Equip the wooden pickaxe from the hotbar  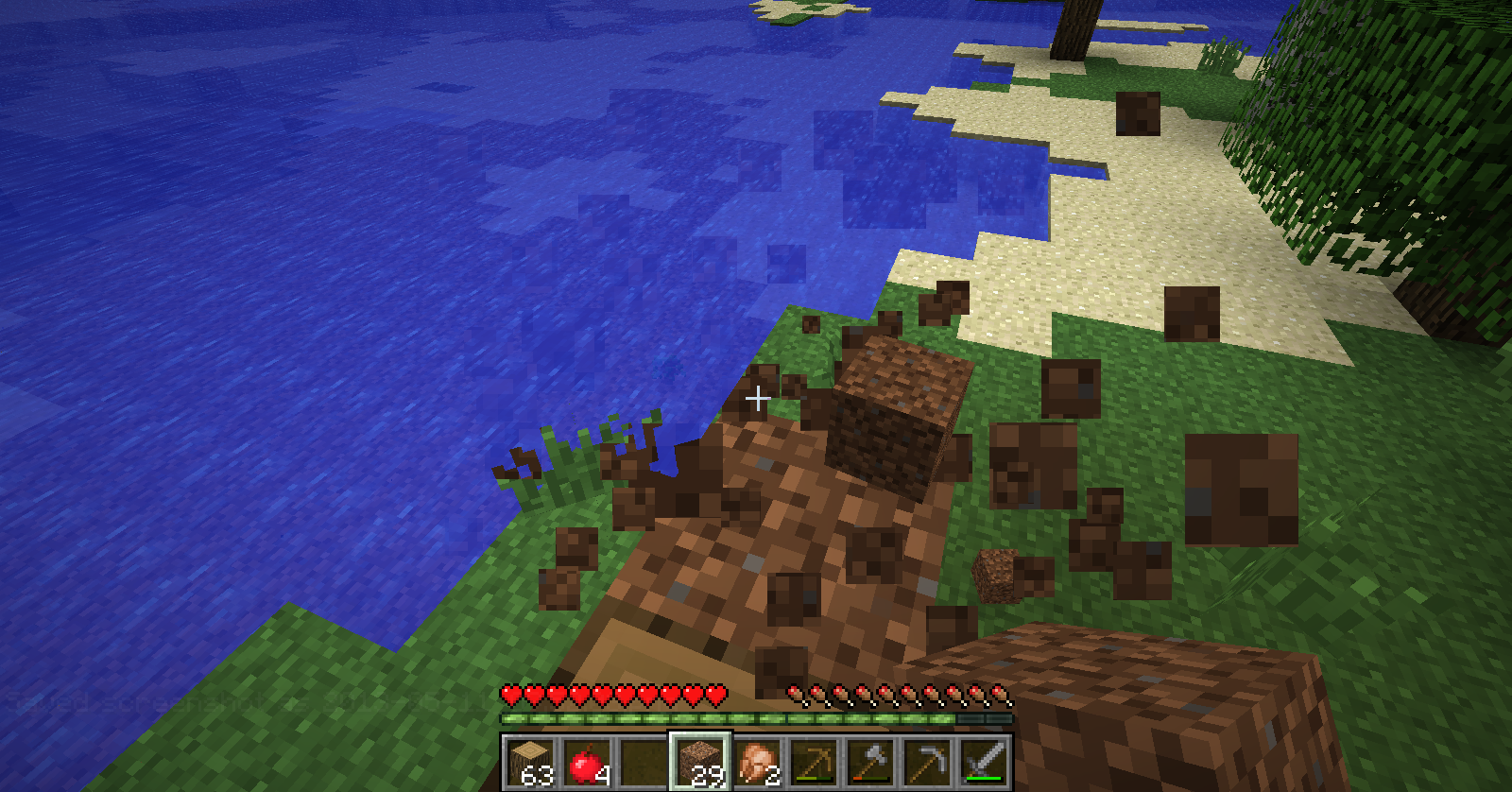[x=814, y=762]
